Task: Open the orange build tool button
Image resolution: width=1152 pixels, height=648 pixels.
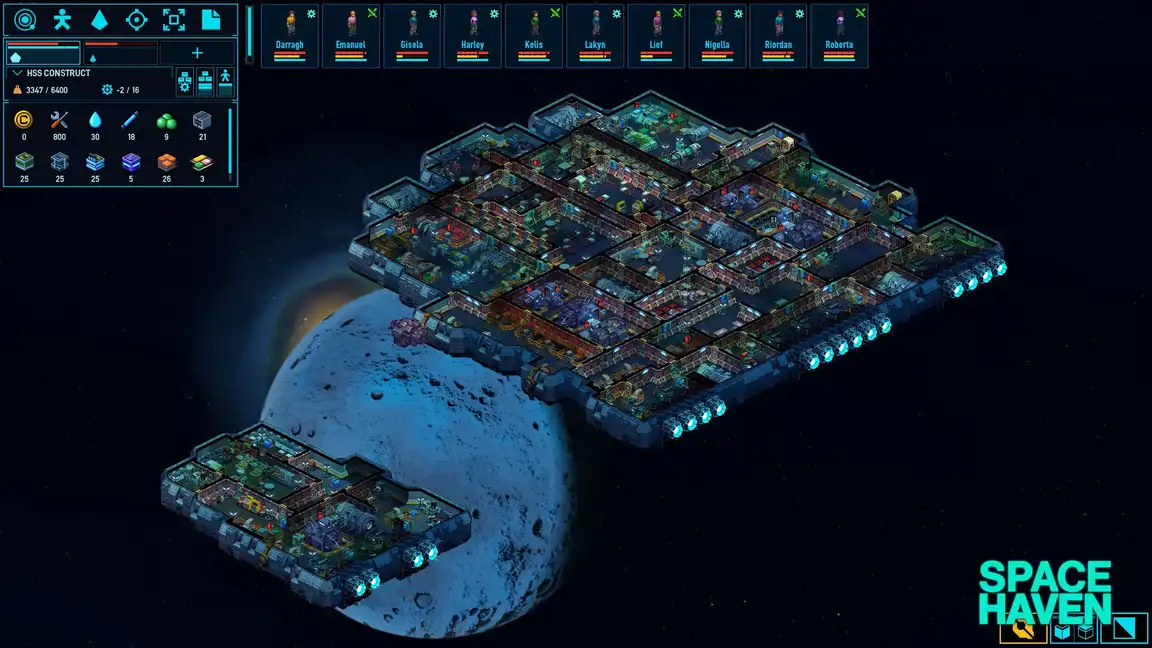Action: click(1022, 630)
